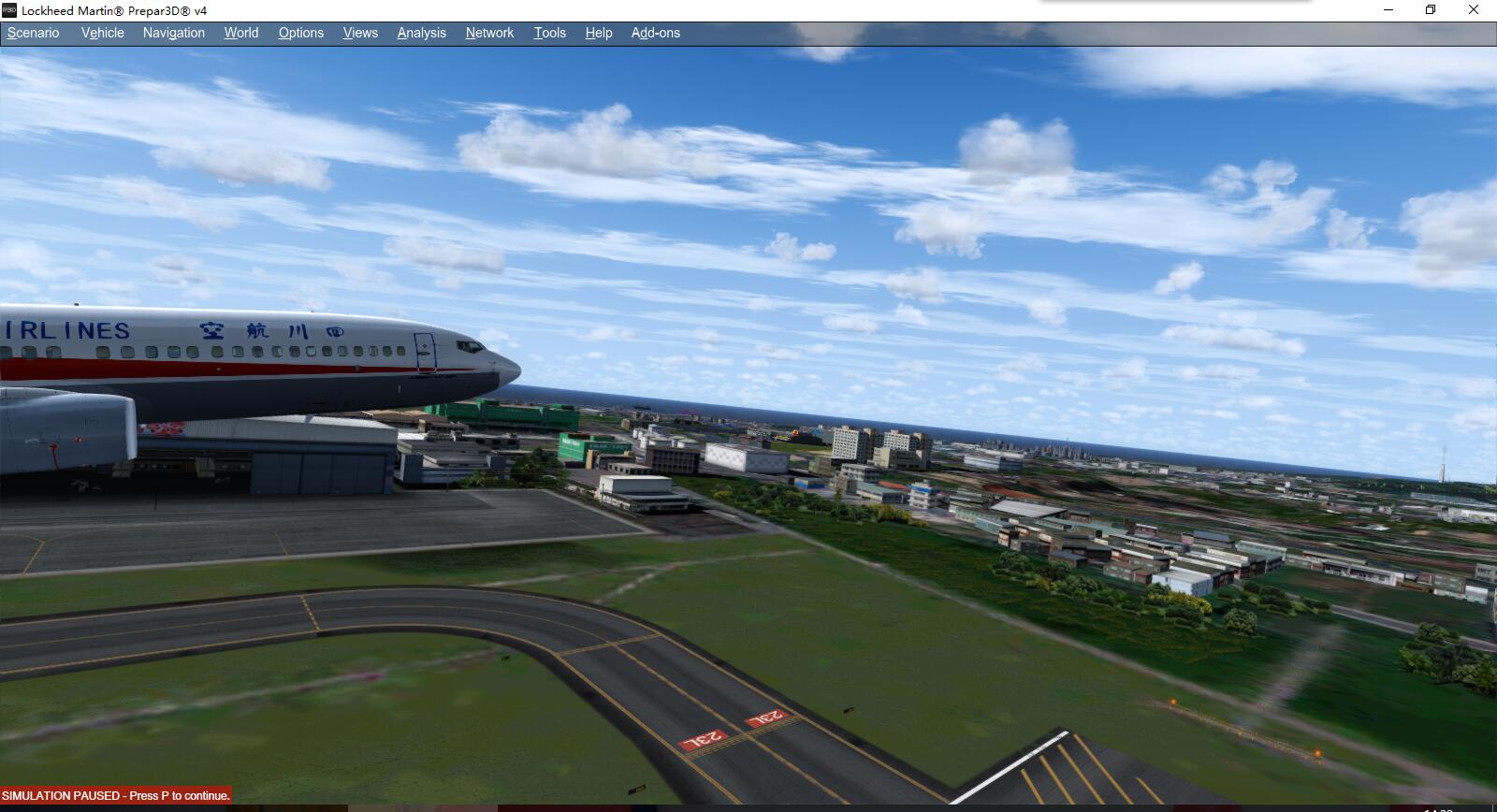Open the Vehicle menu

pyautogui.click(x=102, y=33)
